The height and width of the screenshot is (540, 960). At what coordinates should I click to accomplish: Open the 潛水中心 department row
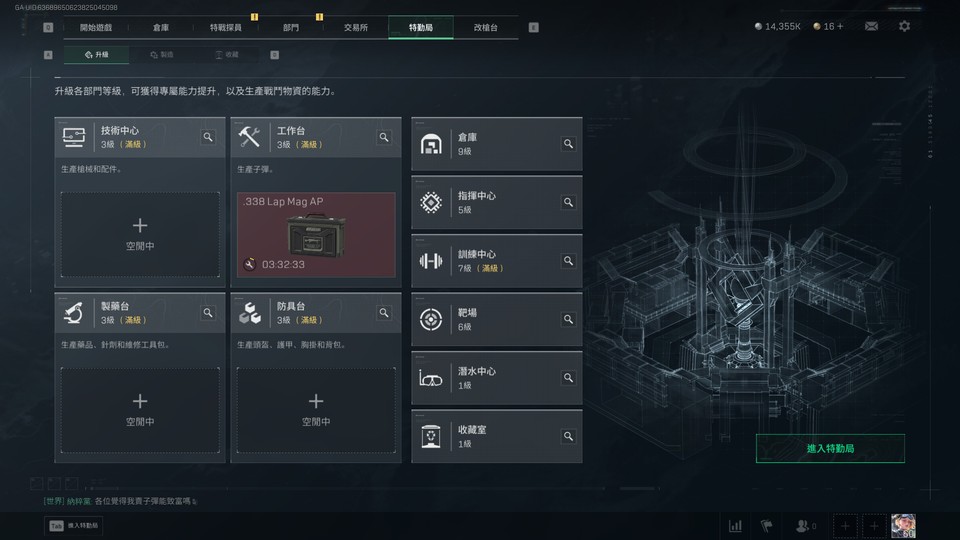coord(496,378)
